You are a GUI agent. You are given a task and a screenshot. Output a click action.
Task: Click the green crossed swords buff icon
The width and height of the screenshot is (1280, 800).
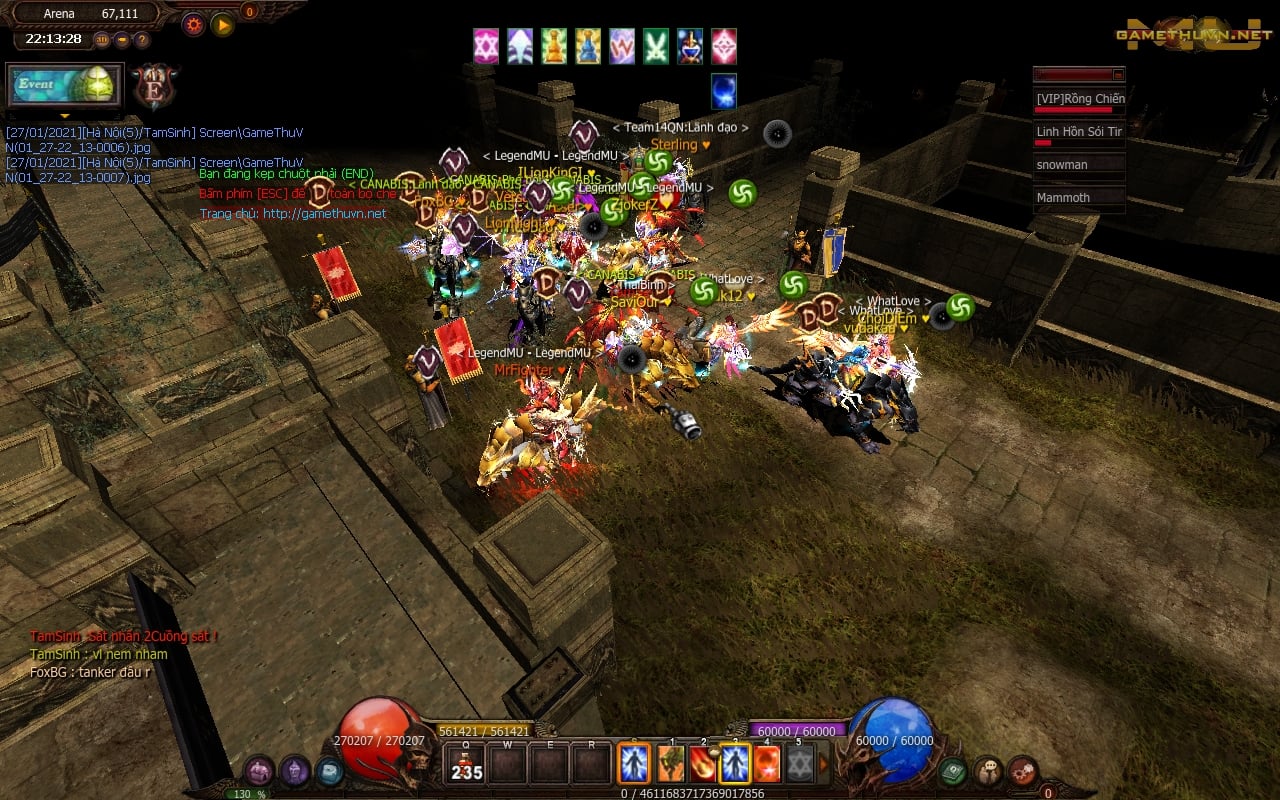coord(656,46)
